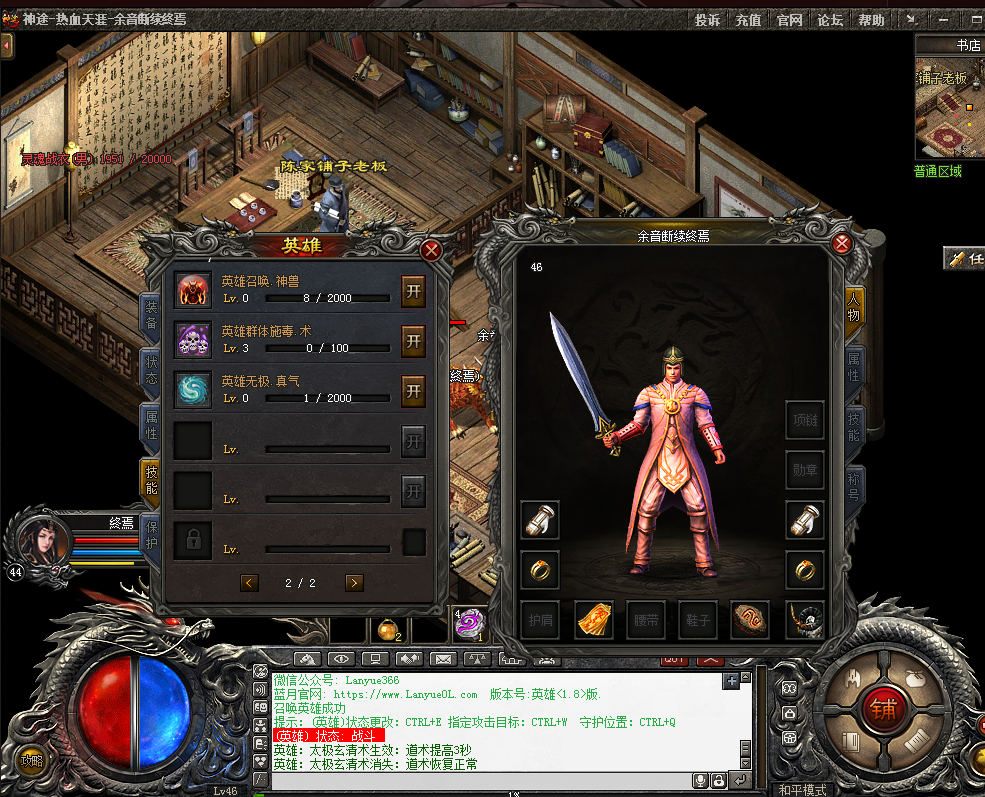Image resolution: width=985 pixels, height=797 pixels.
Task: Switch to the hero 状态 tab
Action: (x=150, y=370)
